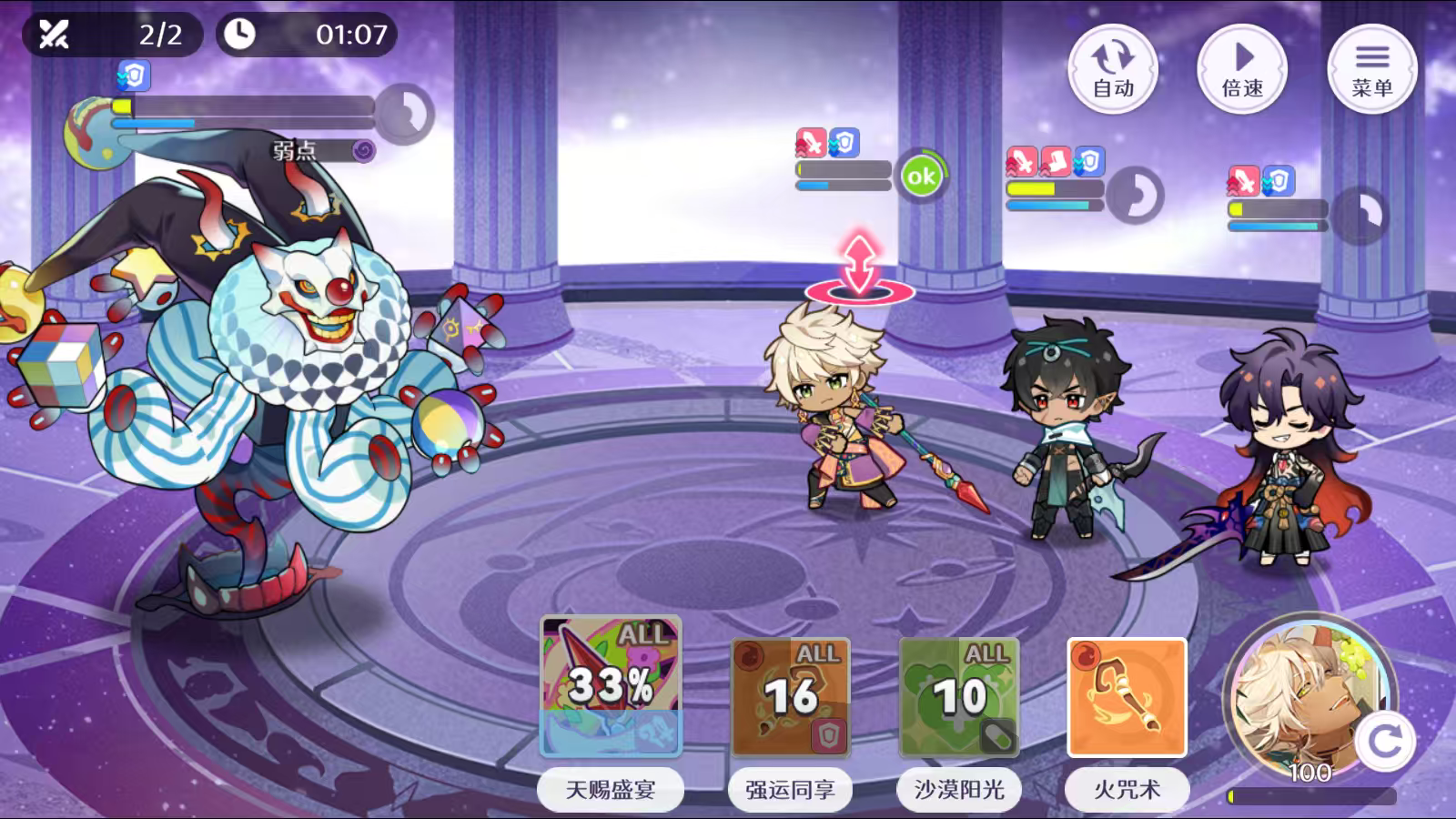Image resolution: width=1456 pixels, height=819 pixels.
Task: Trigger the 沙漠阳光 skill showing 10
Action: tap(958, 696)
